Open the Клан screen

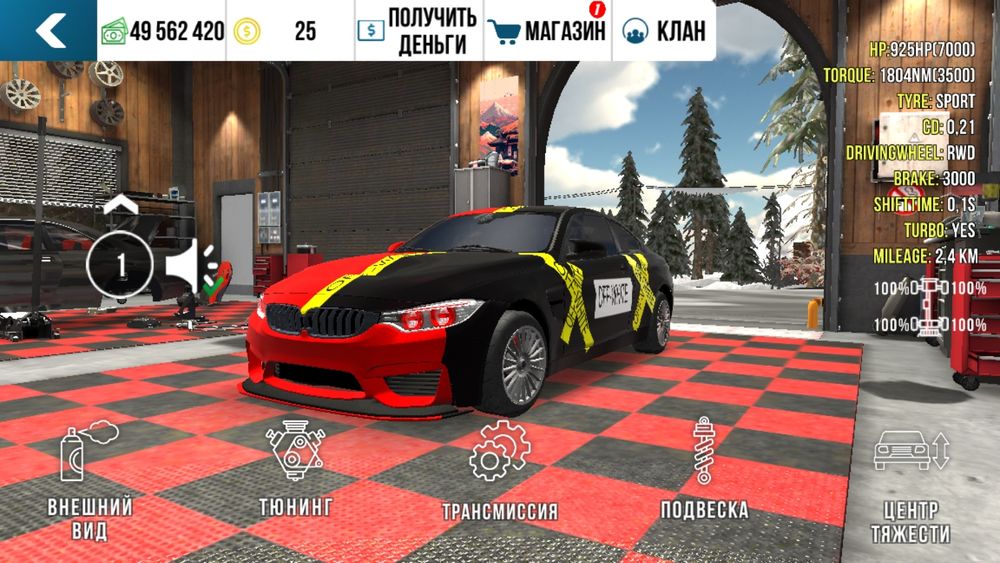click(x=663, y=31)
